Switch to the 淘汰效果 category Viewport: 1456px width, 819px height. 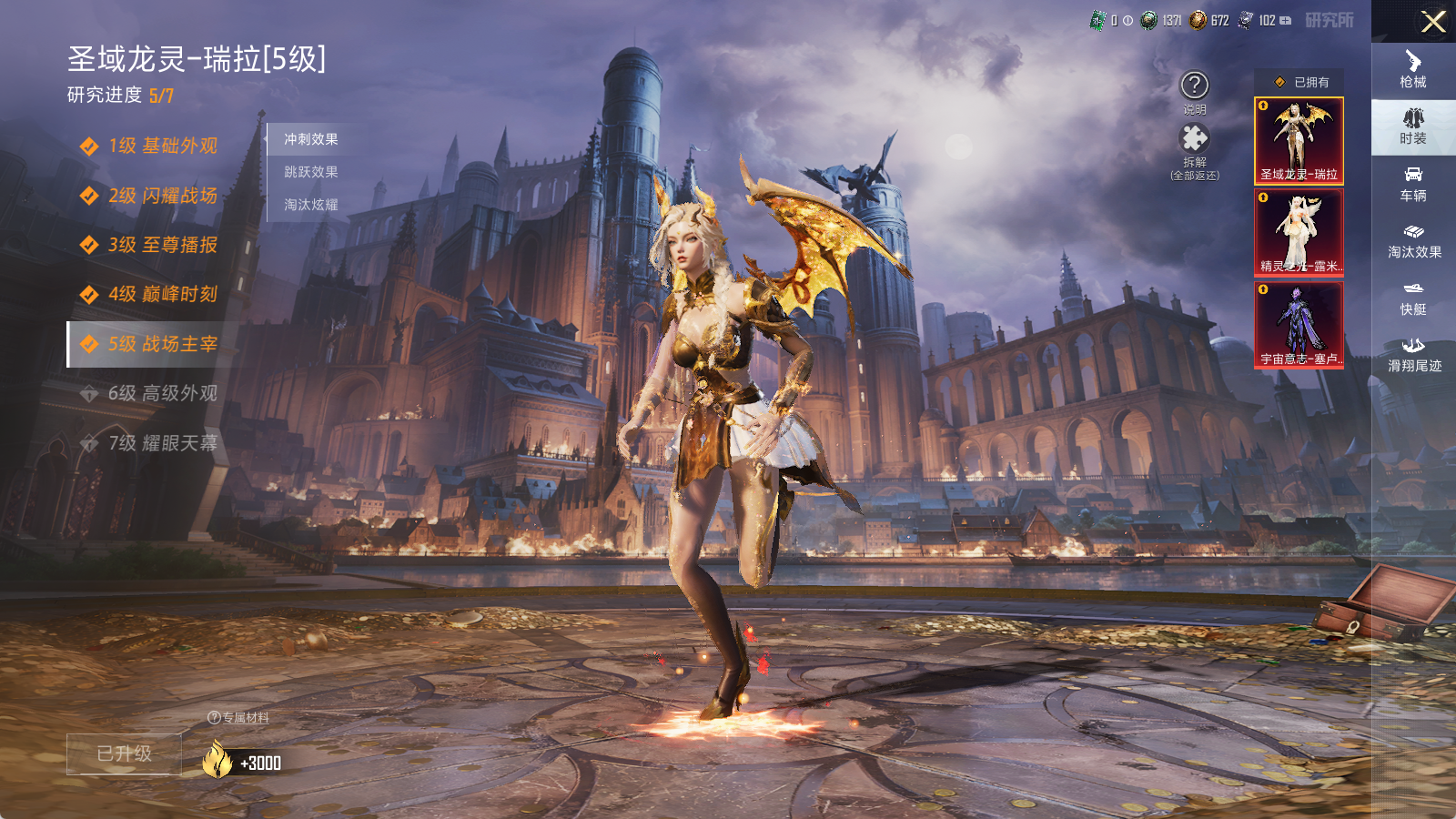1413,240
